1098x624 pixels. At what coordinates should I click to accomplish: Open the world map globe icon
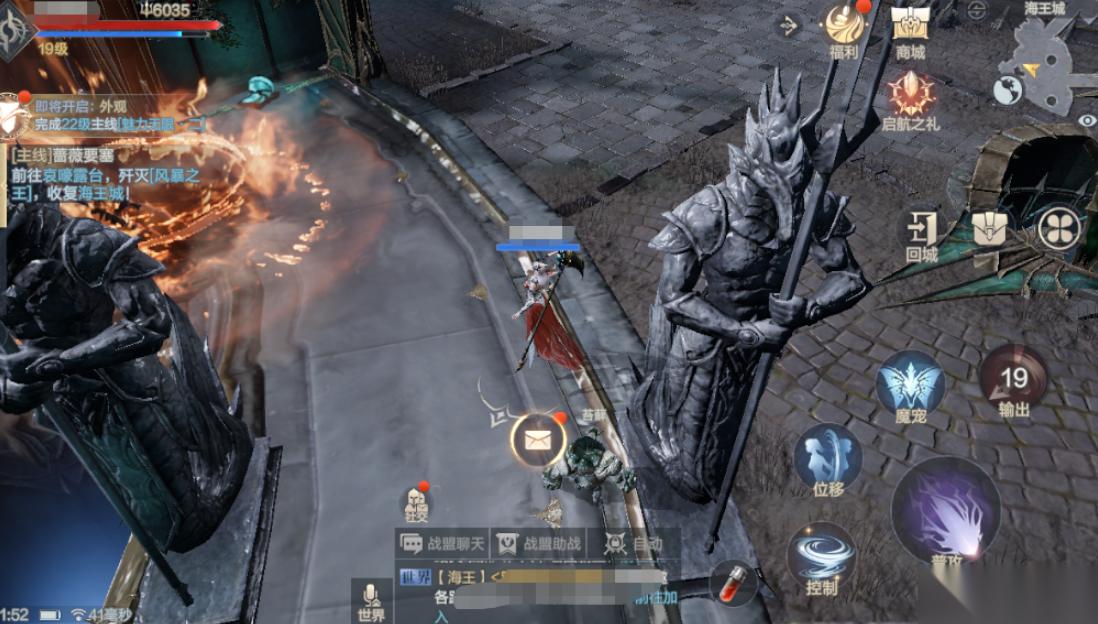pos(1007,91)
